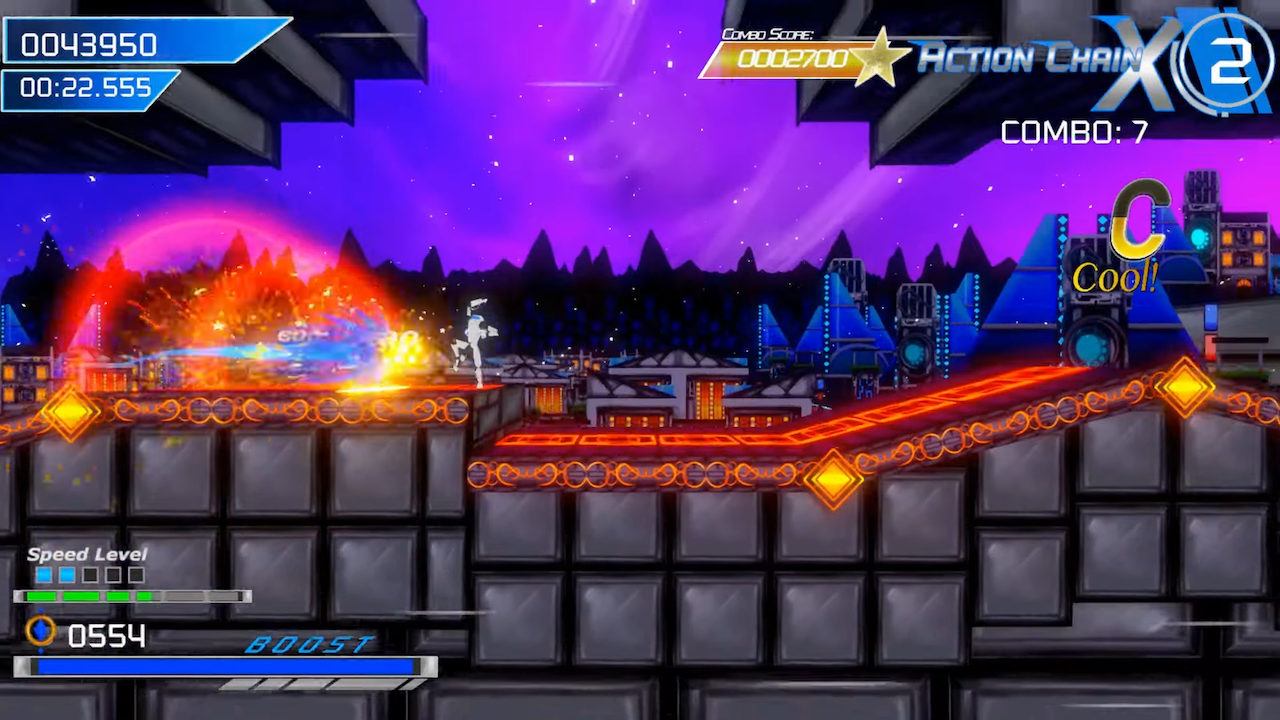This screenshot has width=1280, height=720.
Task: Click the glowing diamond on the left rail
Action: [70, 413]
